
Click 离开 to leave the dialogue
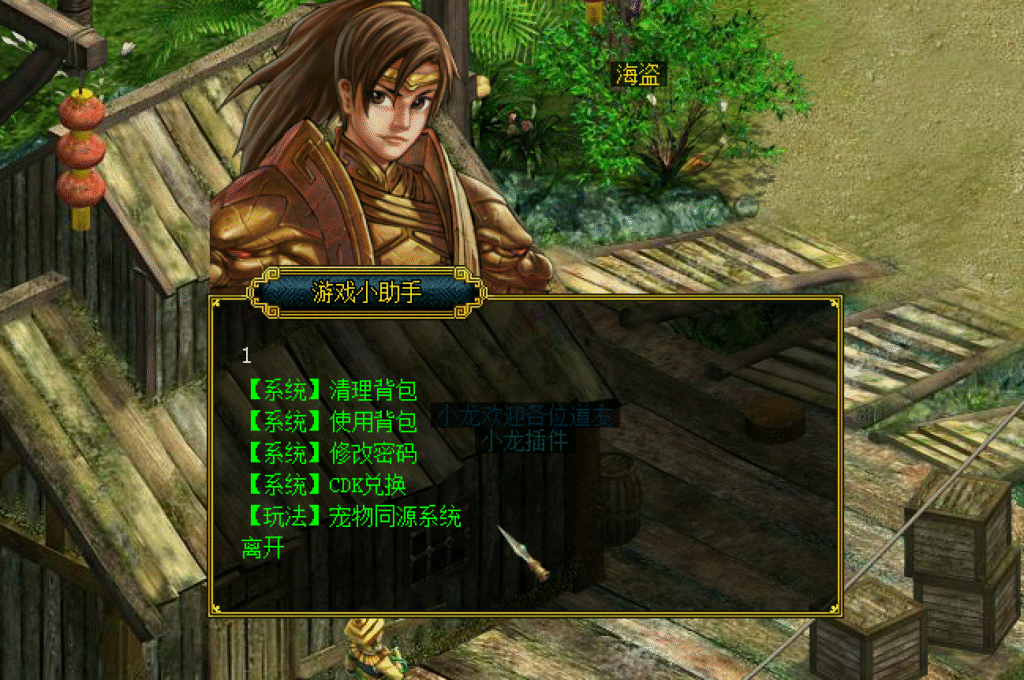[x=263, y=548]
